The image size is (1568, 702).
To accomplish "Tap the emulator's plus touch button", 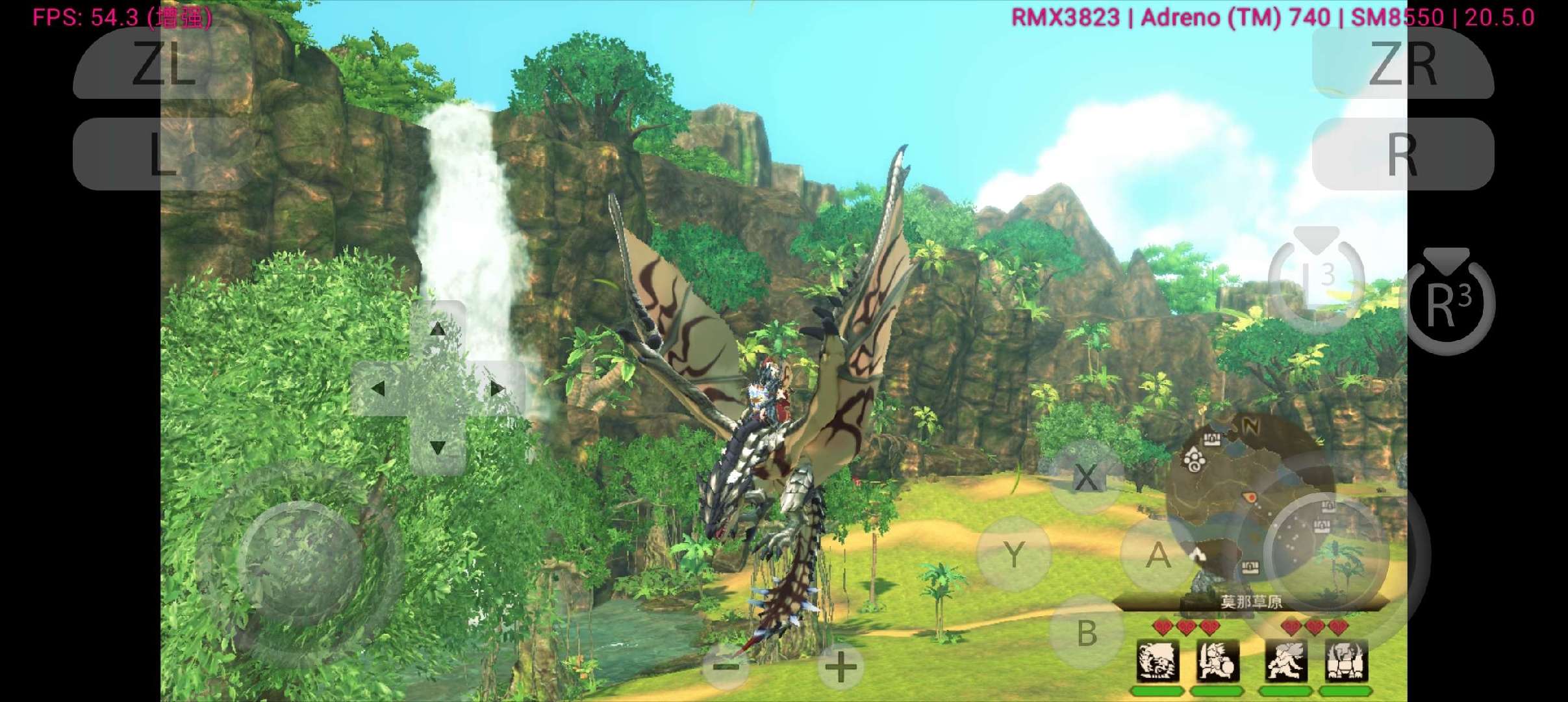I will coord(840,667).
